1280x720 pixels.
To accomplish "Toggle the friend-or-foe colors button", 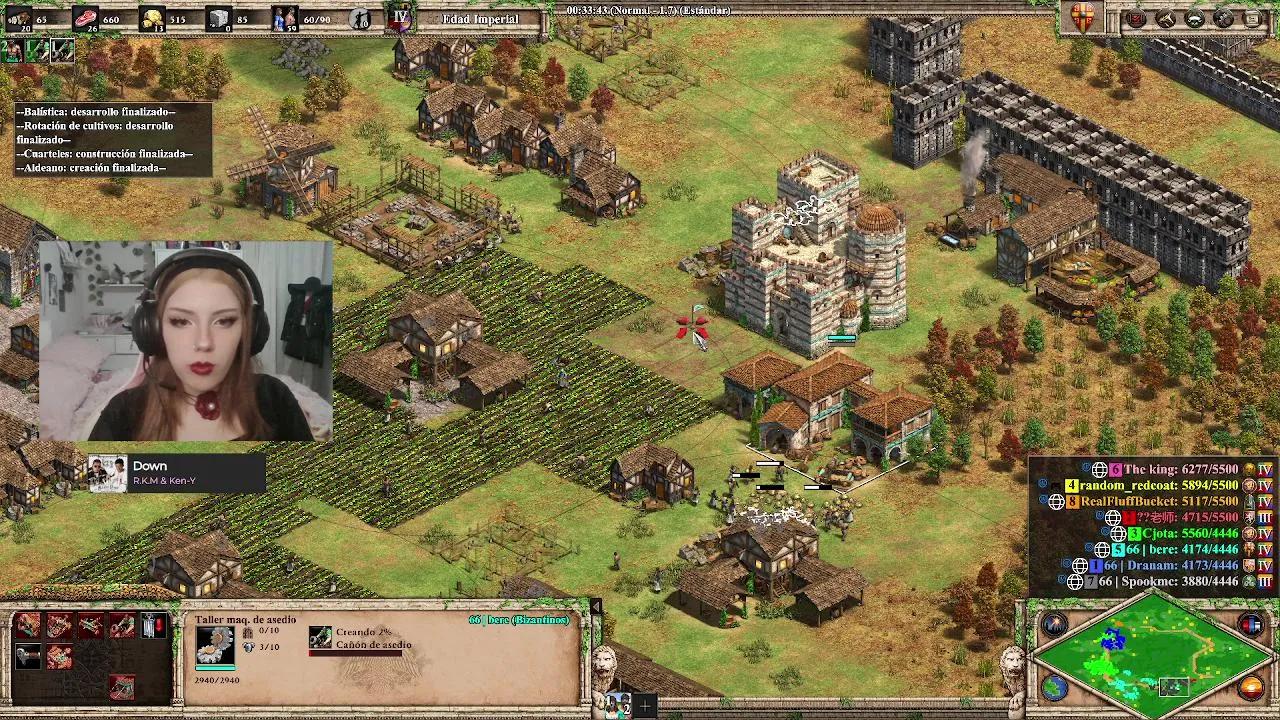I will pos(1251,625).
